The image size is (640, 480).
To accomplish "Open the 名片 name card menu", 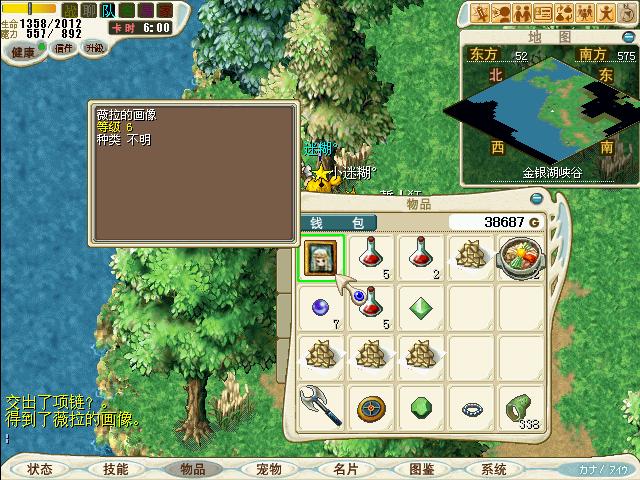I will (345, 469).
